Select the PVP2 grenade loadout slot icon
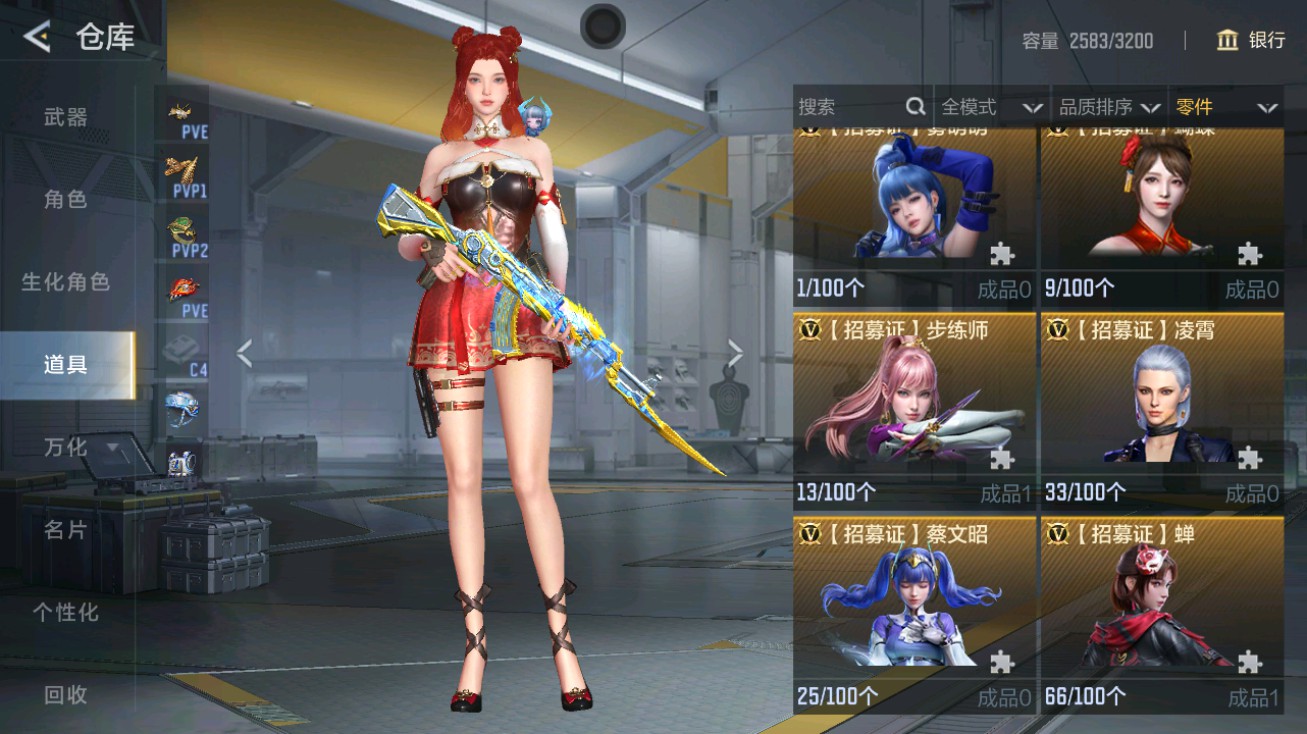Viewport: 1307px width, 734px height. point(183,230)
